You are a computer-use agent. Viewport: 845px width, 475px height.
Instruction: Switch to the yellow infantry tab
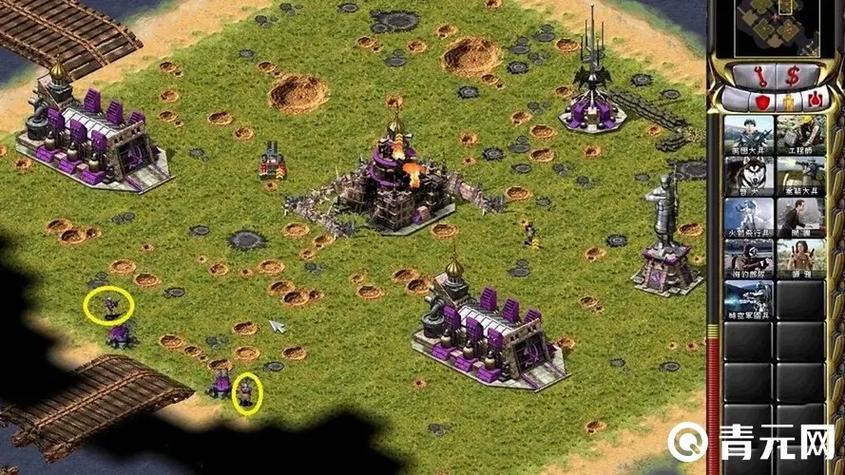[x=788, y=100]
